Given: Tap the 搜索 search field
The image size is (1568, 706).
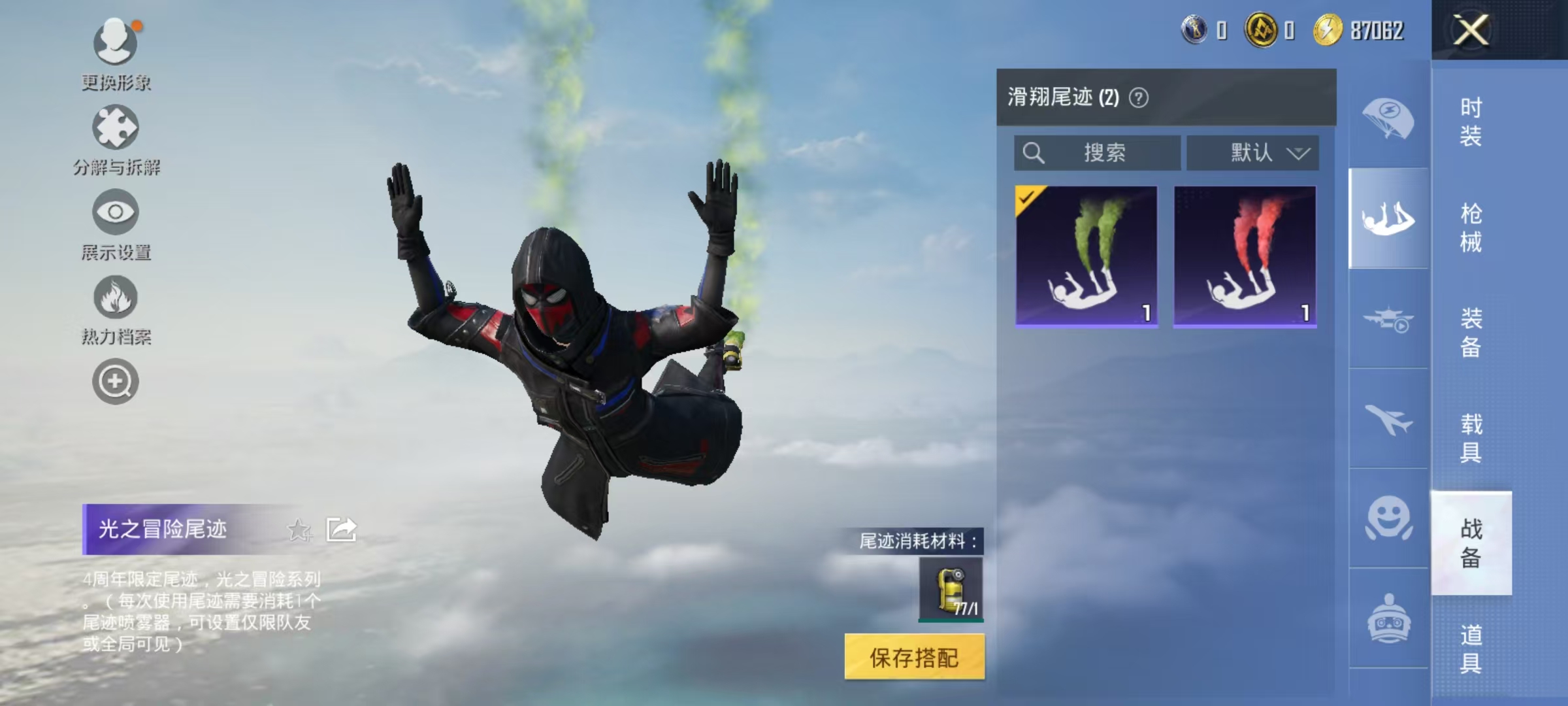Looking at the screenshot, I should (x=1098, y=152).
